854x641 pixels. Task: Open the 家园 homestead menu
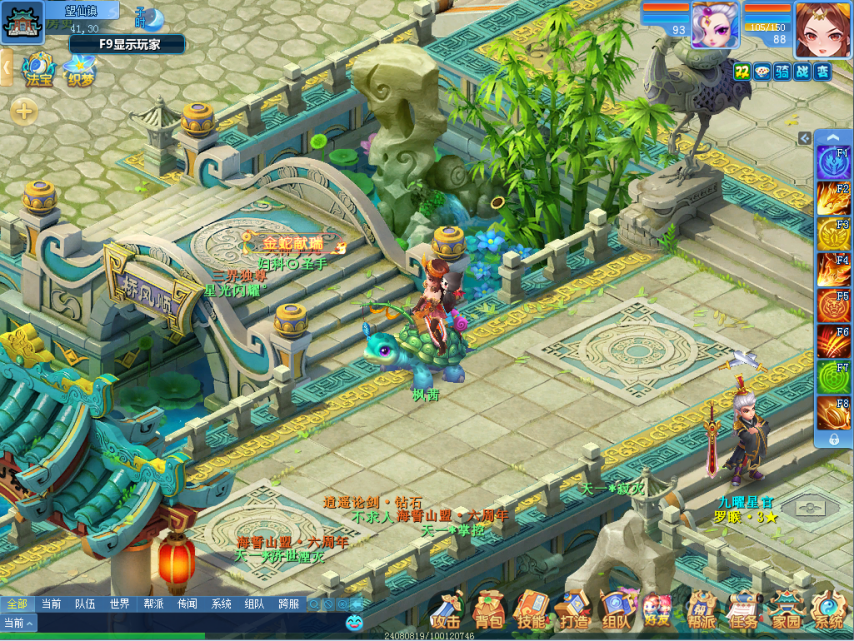coord(786,610)
